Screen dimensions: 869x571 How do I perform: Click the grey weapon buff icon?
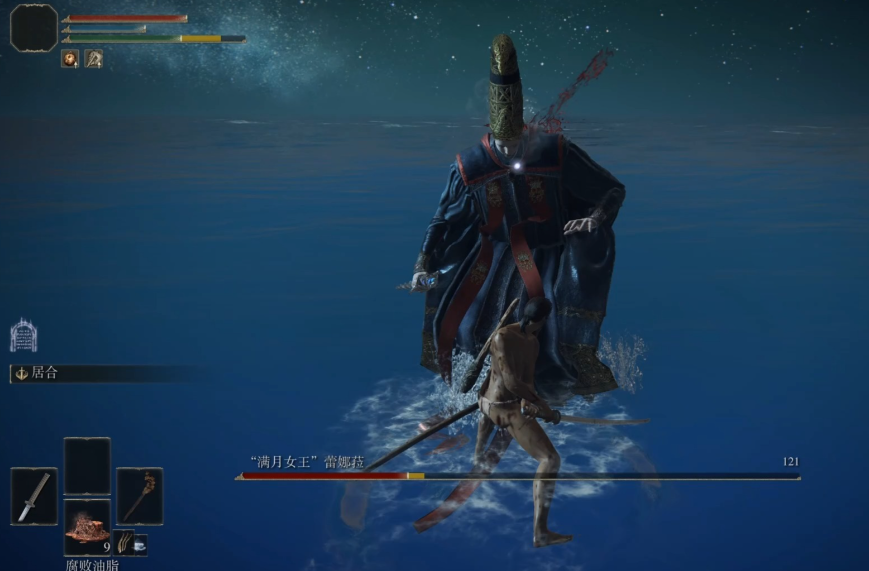point(94,59)
